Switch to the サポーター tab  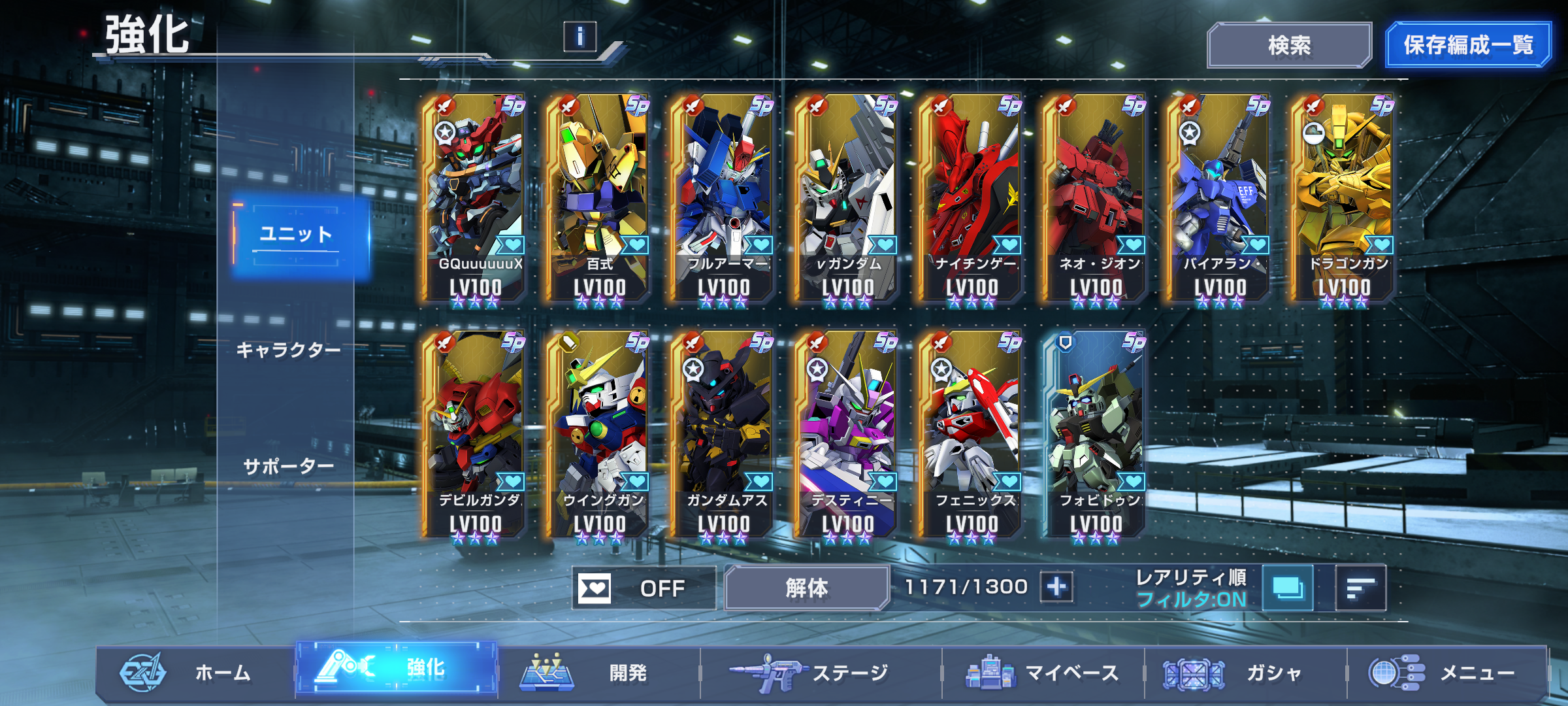pyautogui.click(x=288, y=467)
